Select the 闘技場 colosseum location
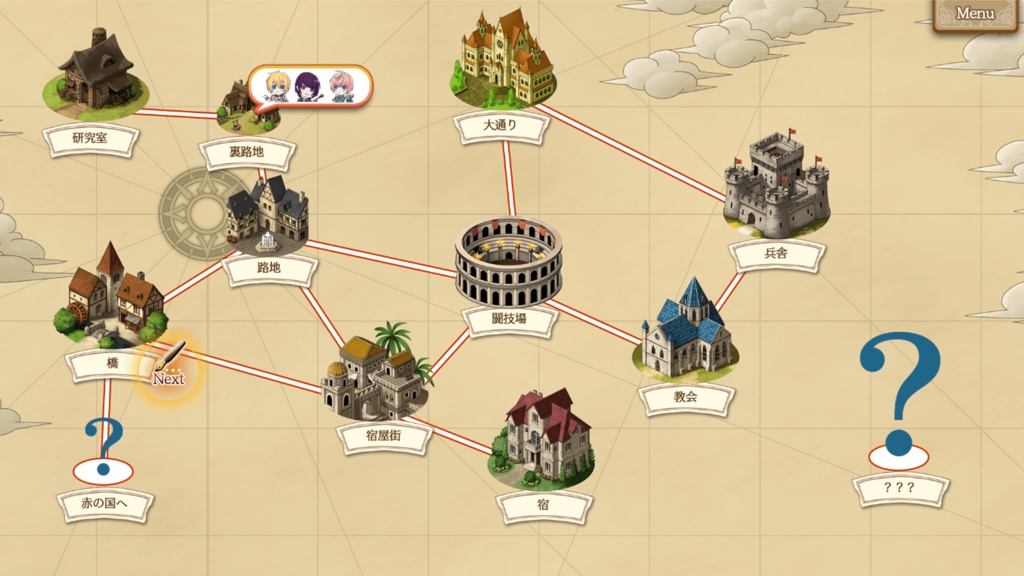 pos(508,262)
